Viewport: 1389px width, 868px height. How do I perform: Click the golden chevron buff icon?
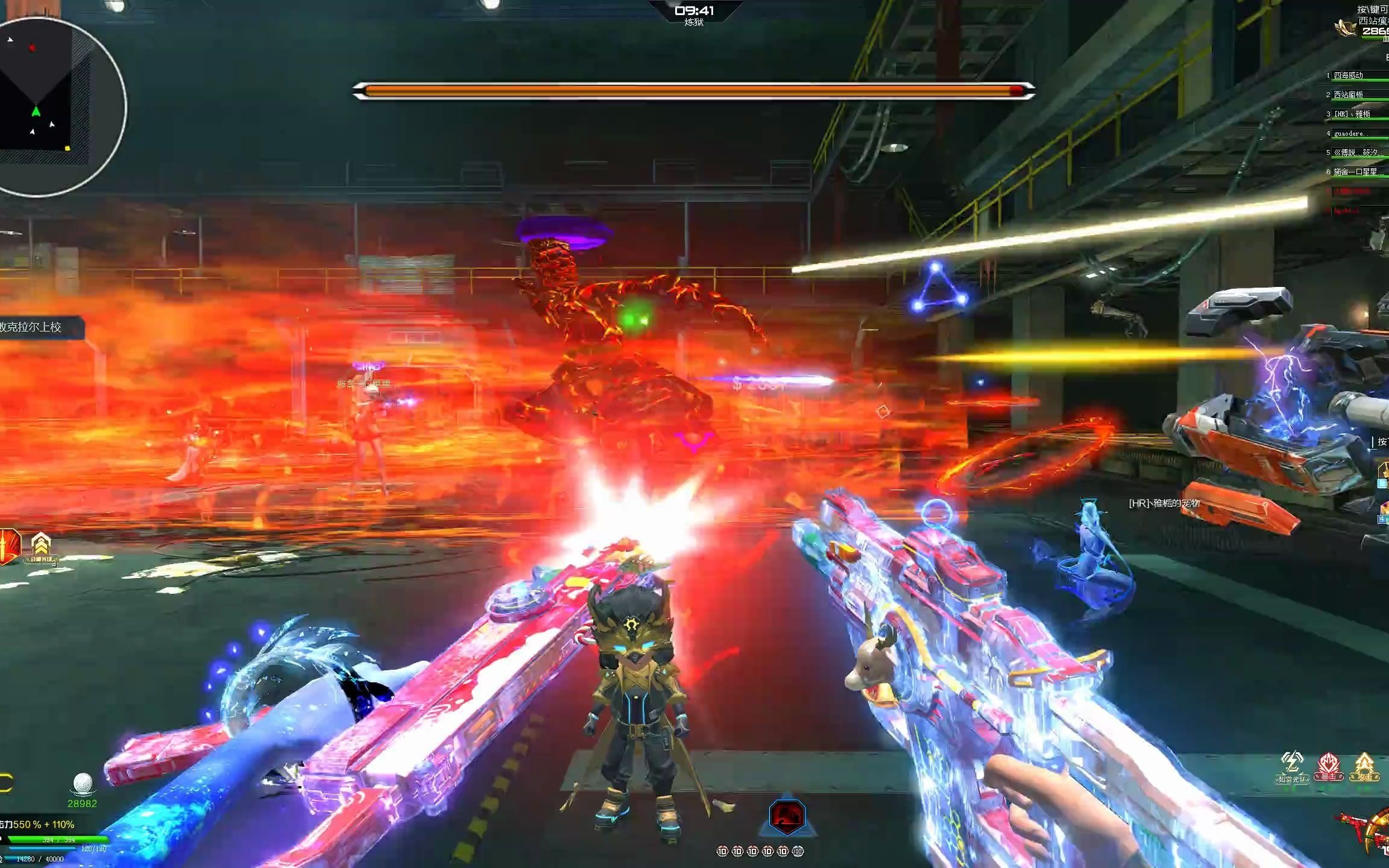(x=40, y=546)
